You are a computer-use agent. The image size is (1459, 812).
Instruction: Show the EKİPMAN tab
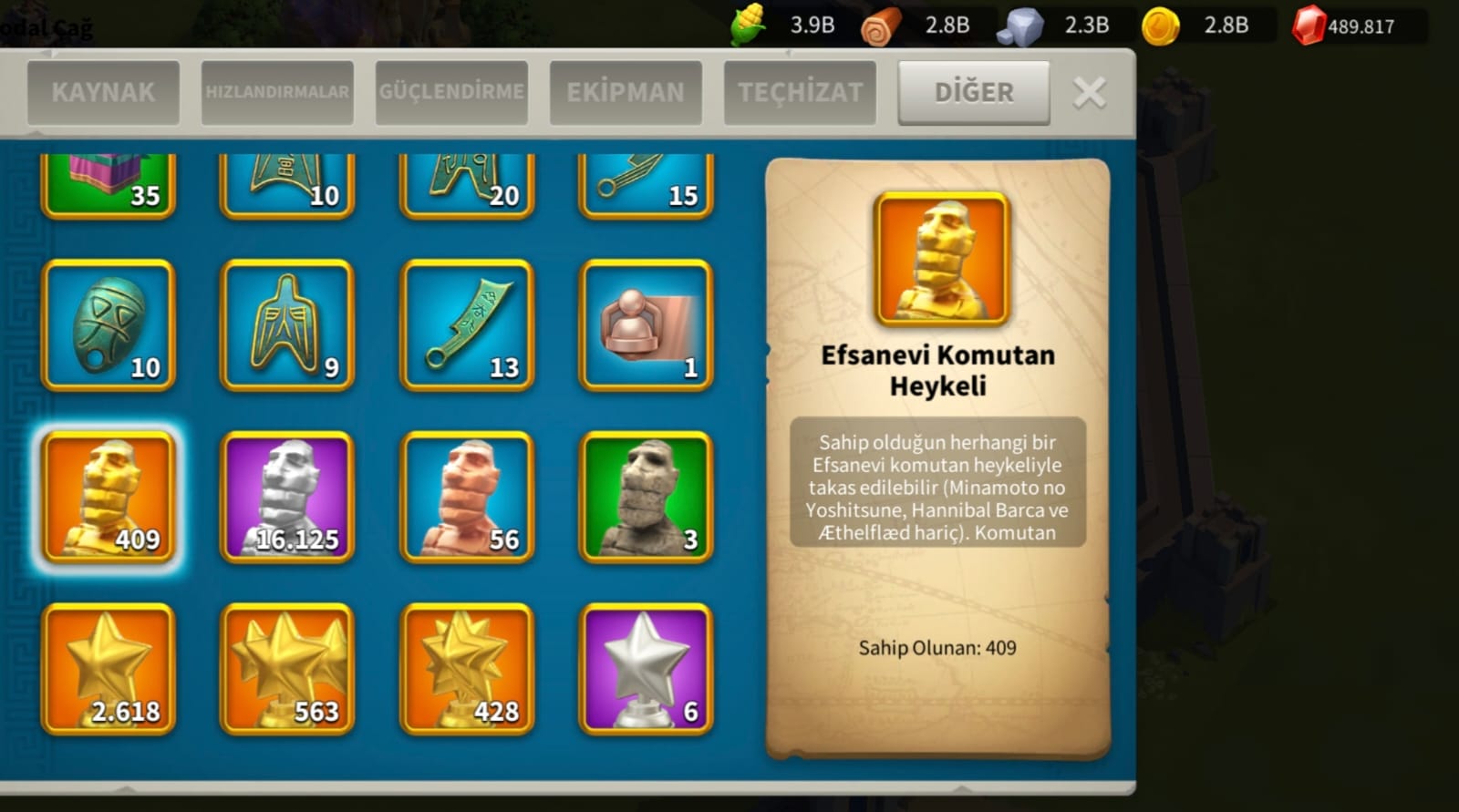click(x=626, y=92)
